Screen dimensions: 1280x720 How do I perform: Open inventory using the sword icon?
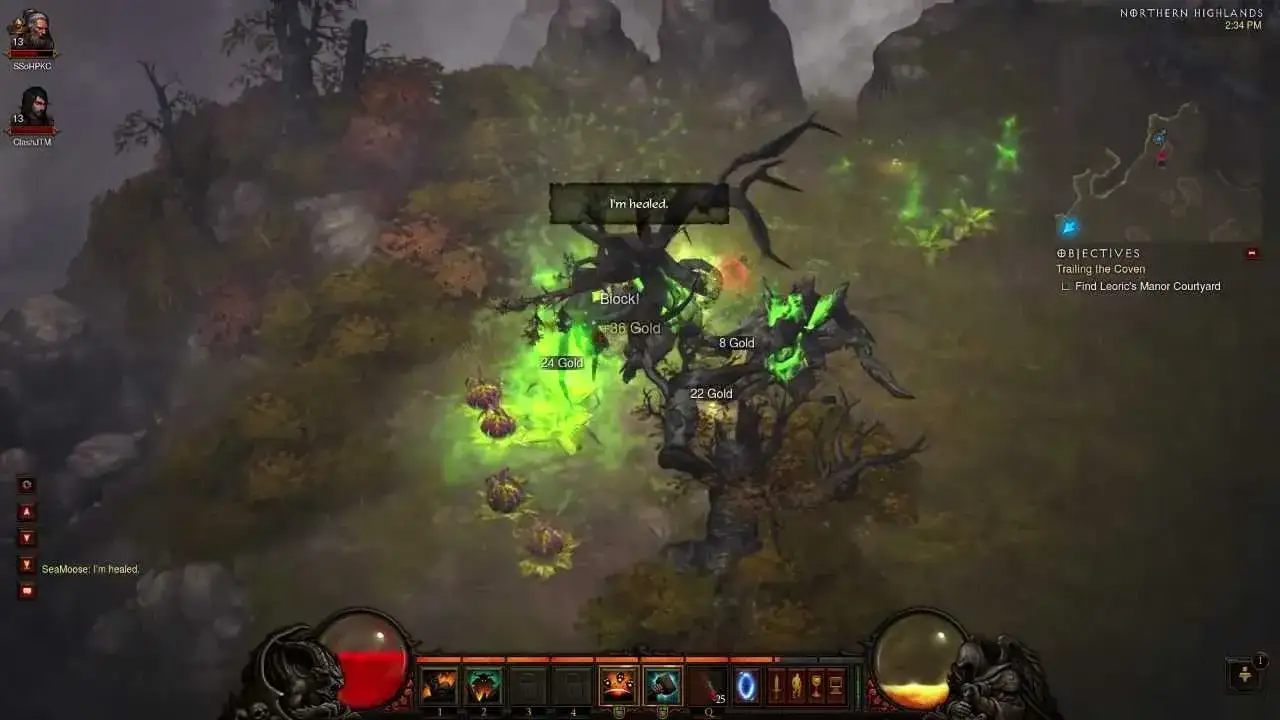point(777,686)
